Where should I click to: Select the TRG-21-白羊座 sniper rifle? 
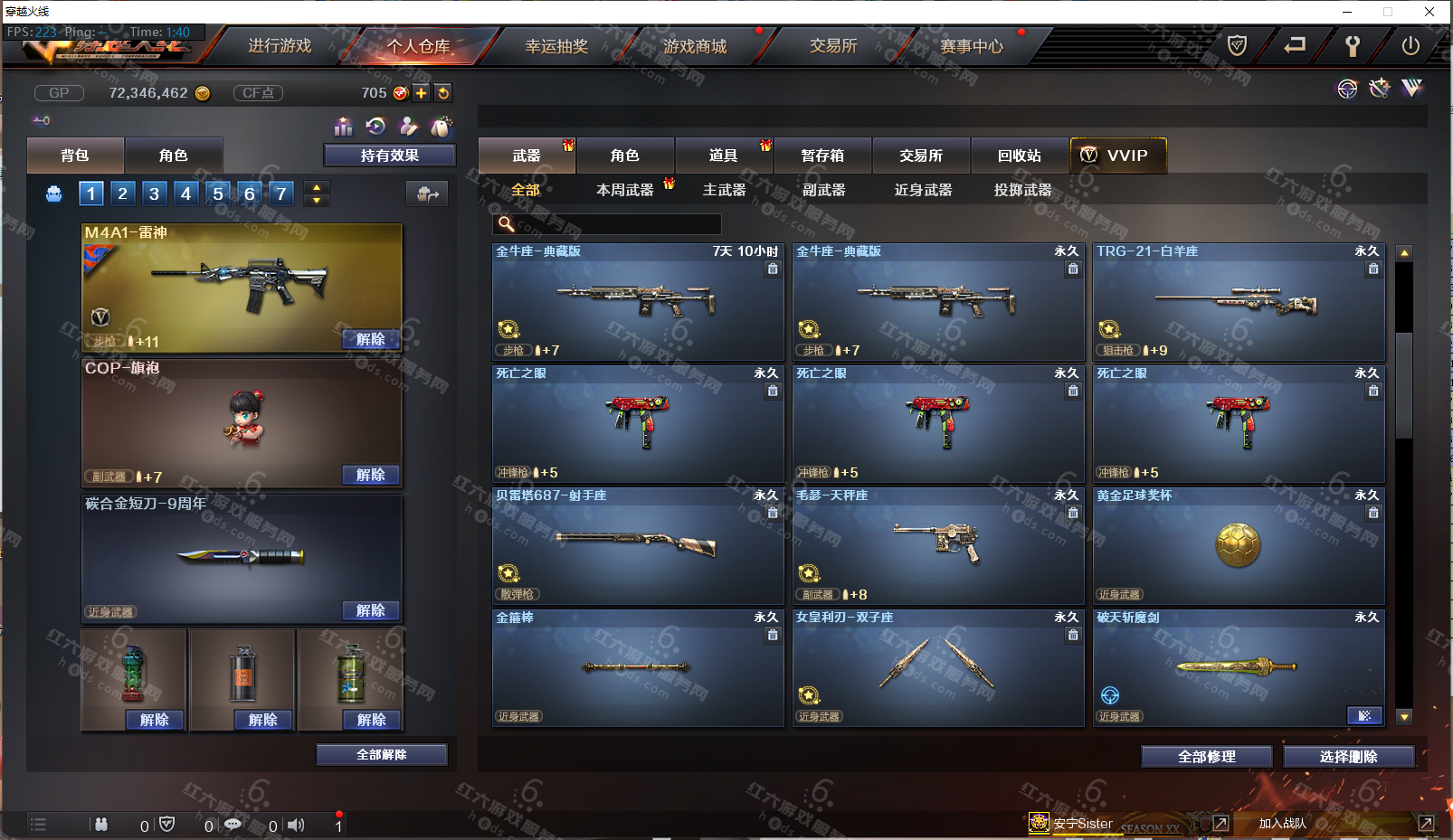[x=1238, y=303]
